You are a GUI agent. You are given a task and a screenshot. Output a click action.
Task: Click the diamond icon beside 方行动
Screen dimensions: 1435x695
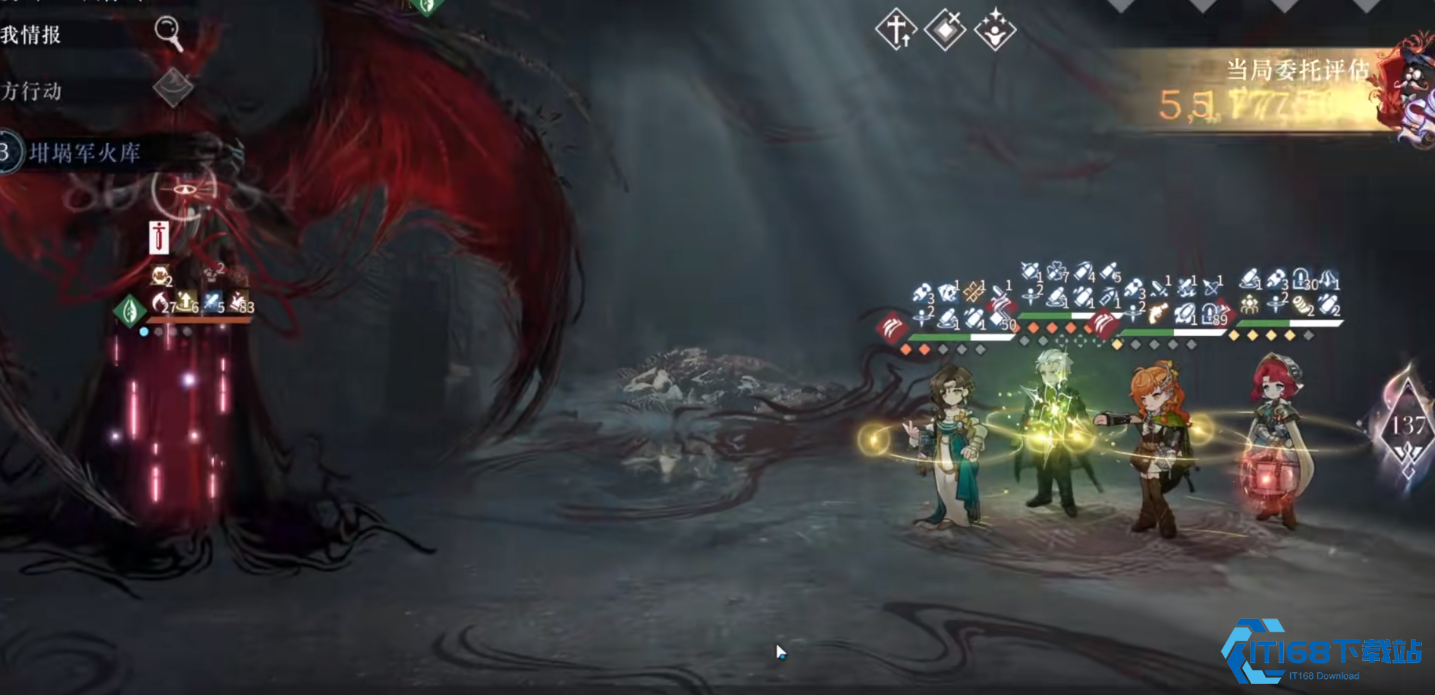[172, 88]
